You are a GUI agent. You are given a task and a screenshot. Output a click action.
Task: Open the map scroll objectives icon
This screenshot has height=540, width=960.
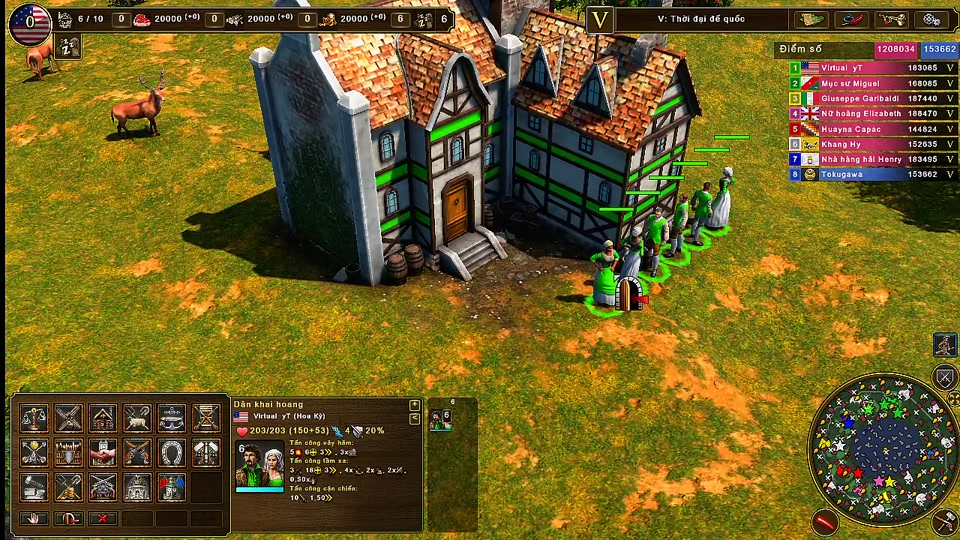click(x=811, y=19)
